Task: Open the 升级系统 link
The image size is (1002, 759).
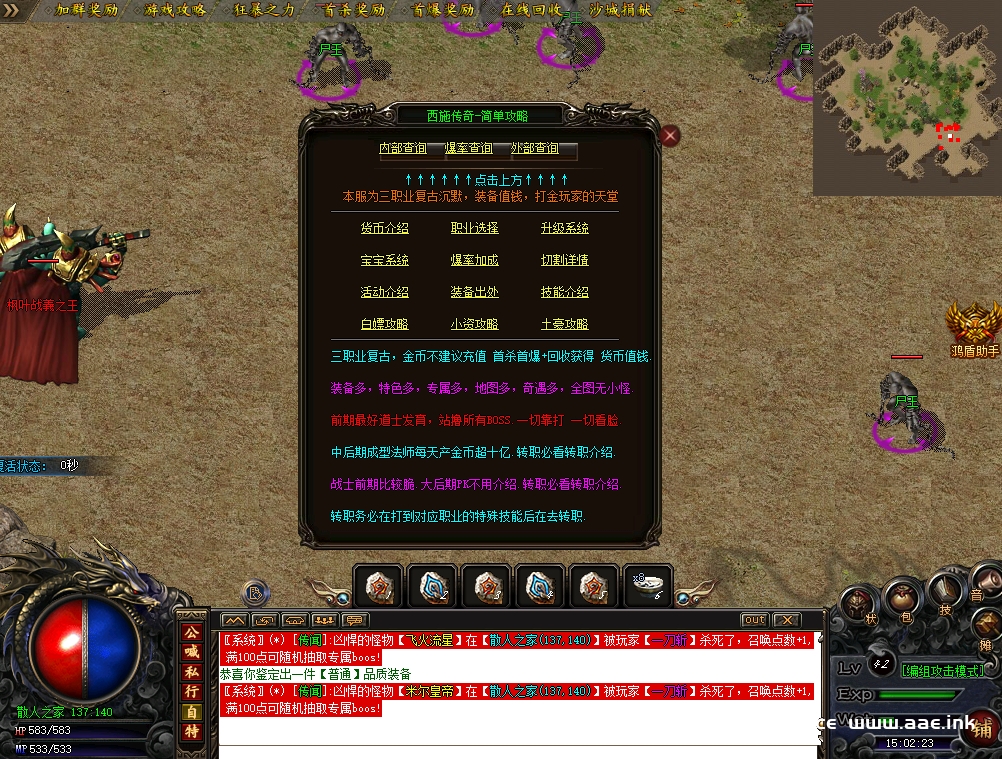Action: click(565, 228)
